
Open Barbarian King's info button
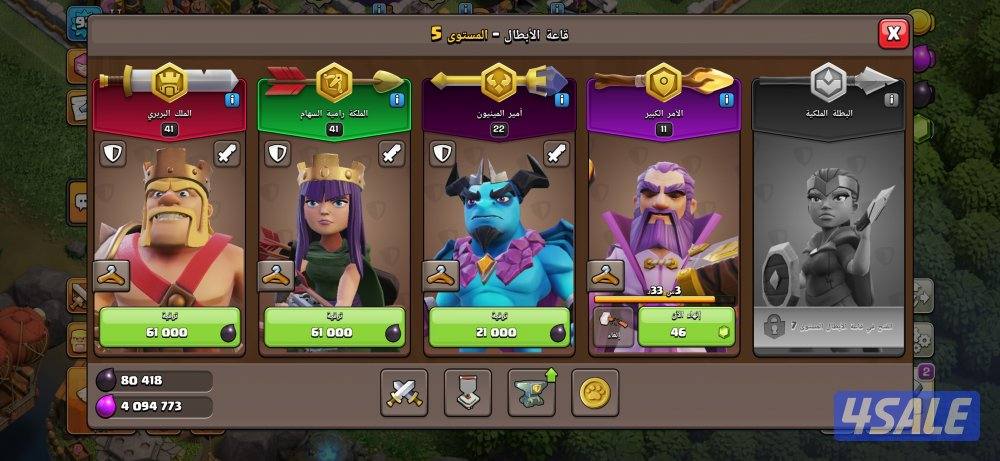[231, 100]
